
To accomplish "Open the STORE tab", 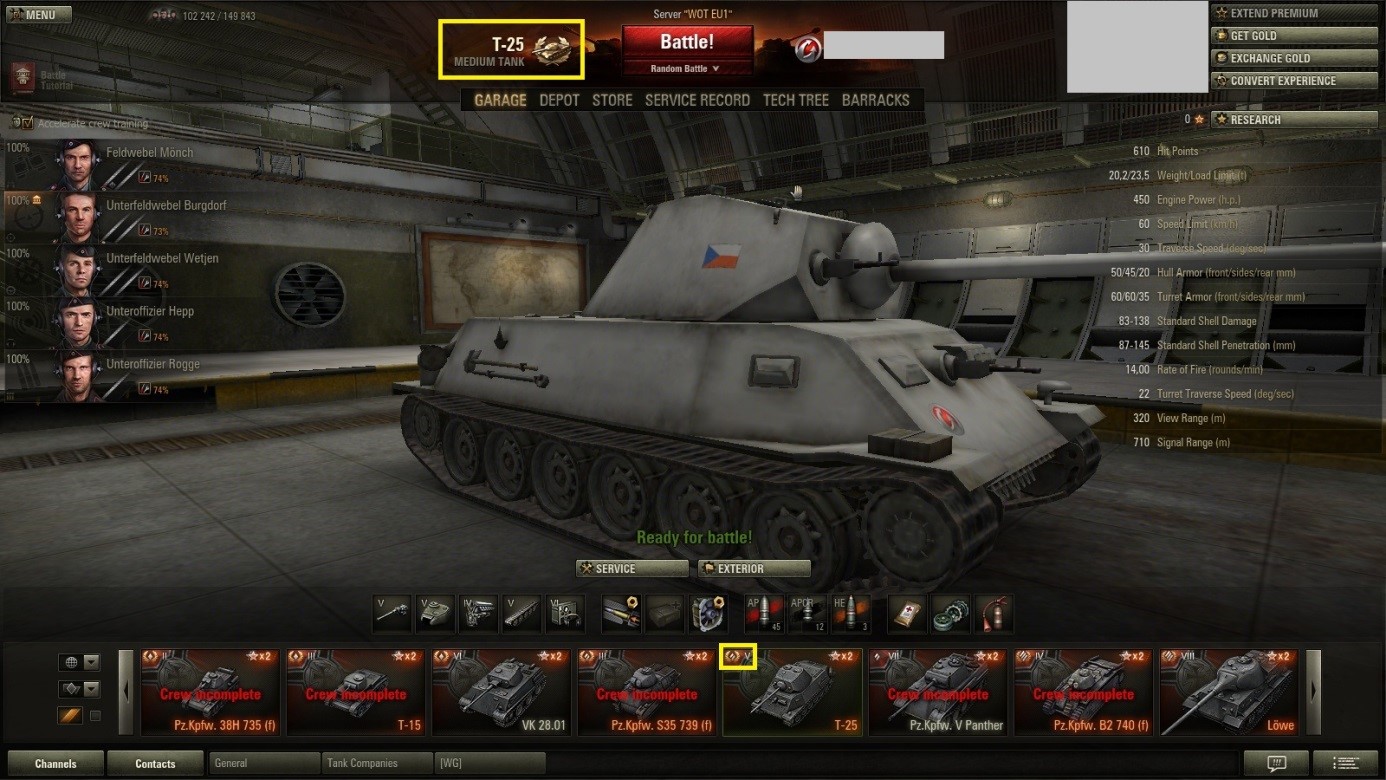I will 612,100.
